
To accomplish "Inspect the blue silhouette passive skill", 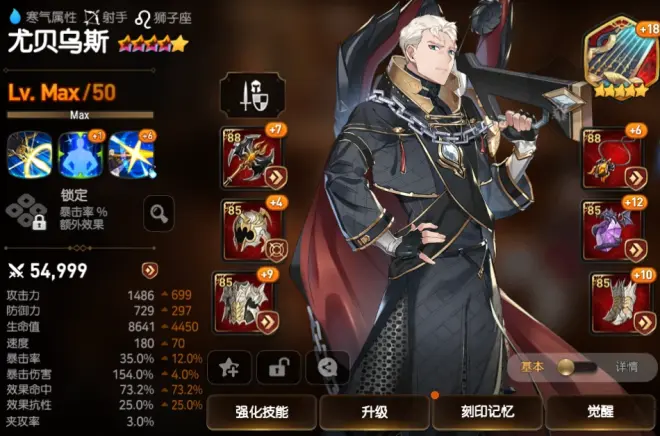I will coord(79,154).
